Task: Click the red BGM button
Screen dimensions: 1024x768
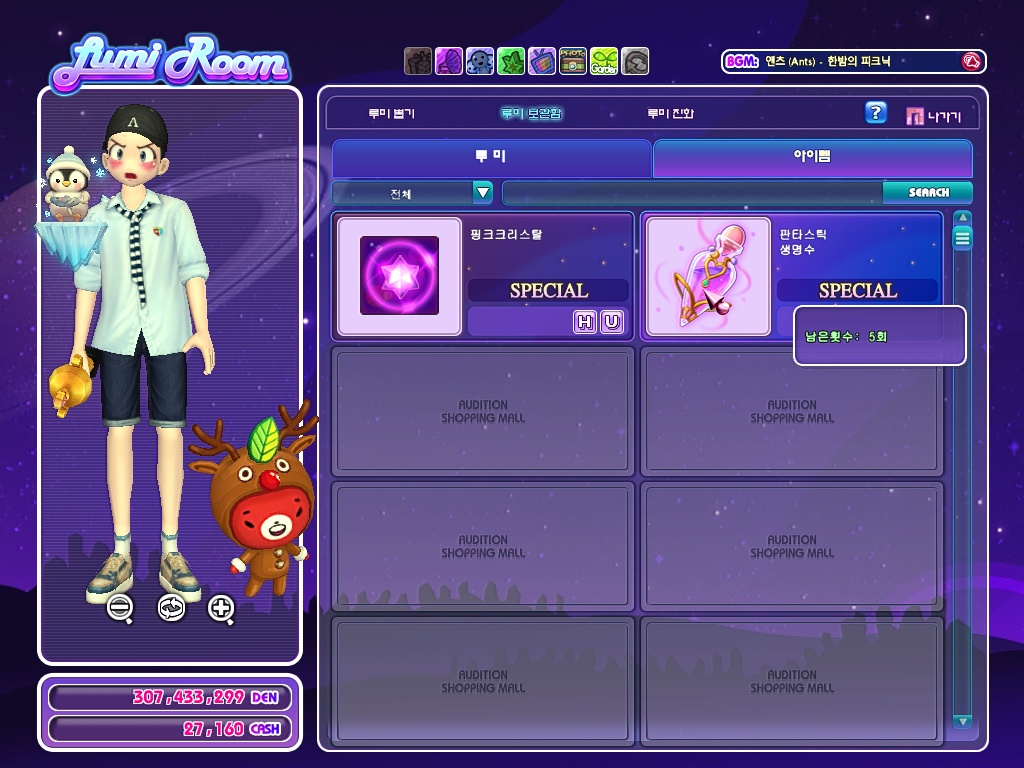Action: point(970,61)
